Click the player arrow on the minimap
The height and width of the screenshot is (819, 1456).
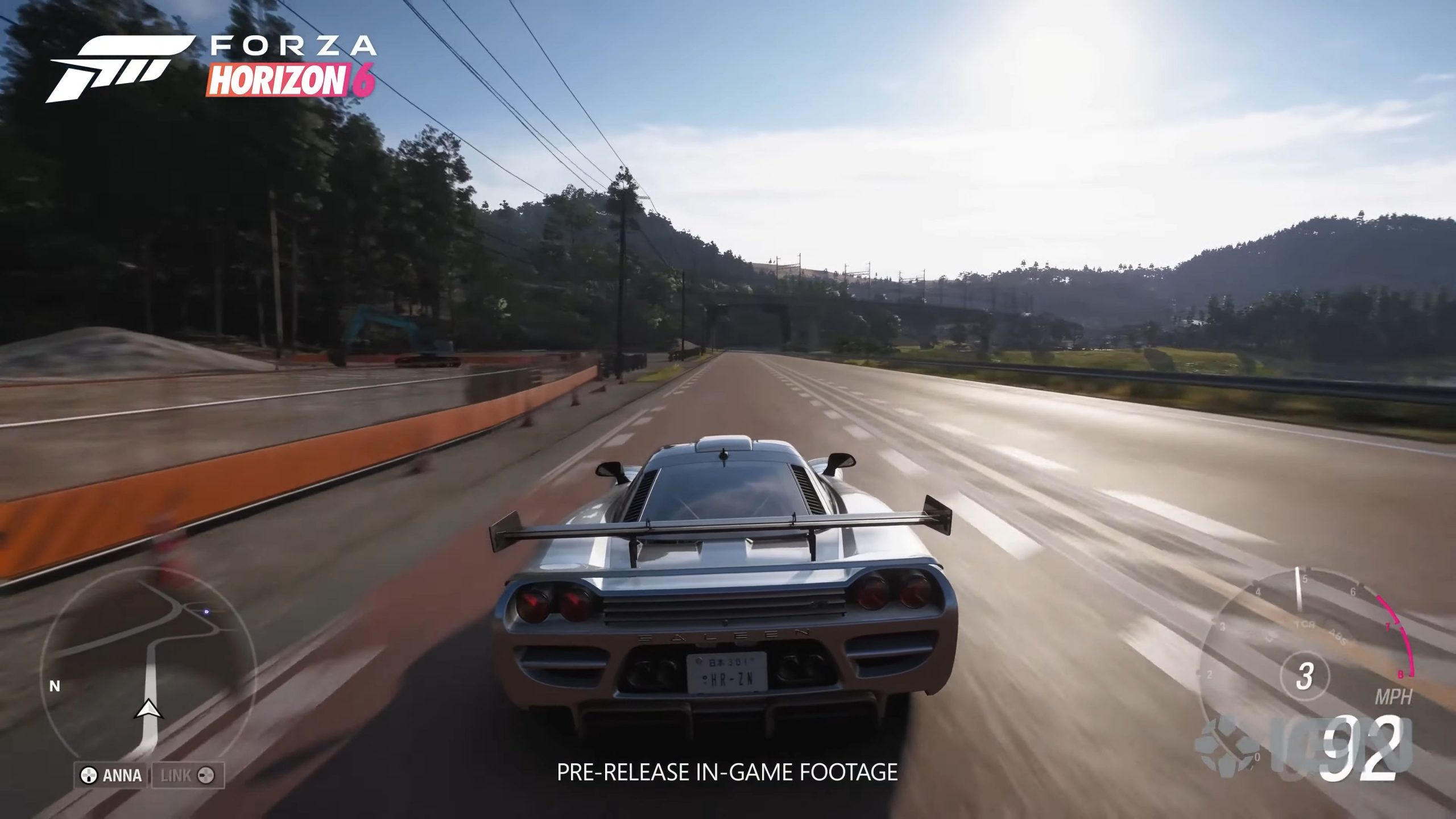[149, 710]
